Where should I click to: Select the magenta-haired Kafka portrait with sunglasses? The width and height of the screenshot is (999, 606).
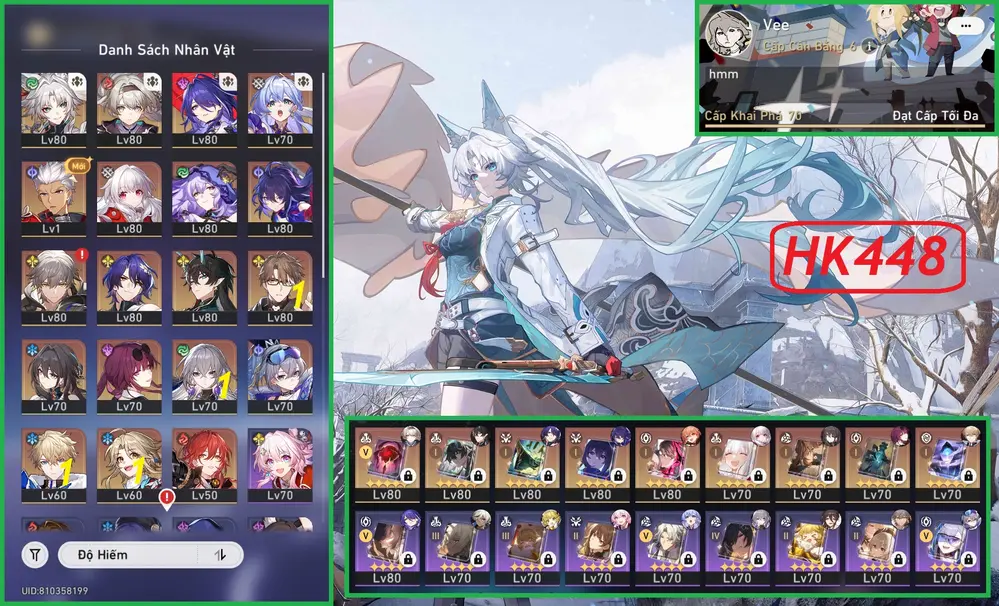pyautogui.click(x=129, y=374)
